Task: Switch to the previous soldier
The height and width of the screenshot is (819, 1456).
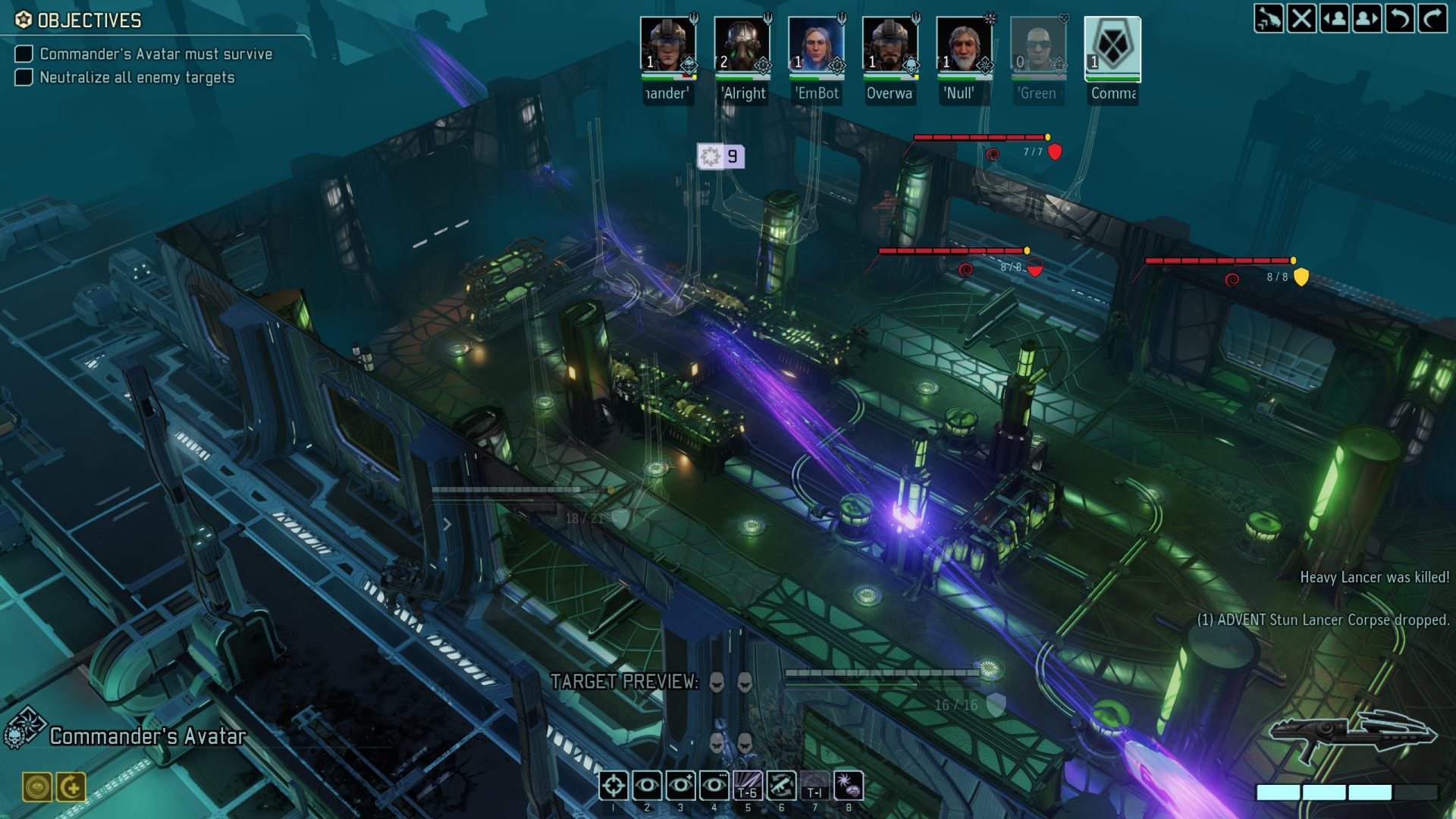Action: click(x=1335, y=18)
